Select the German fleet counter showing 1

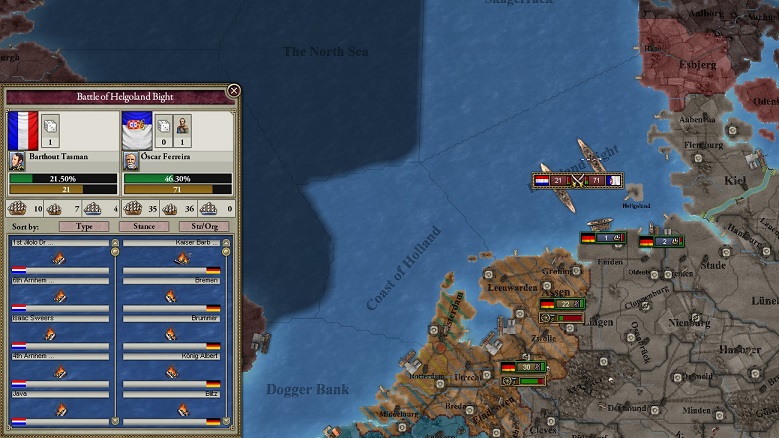pos(603,238)
